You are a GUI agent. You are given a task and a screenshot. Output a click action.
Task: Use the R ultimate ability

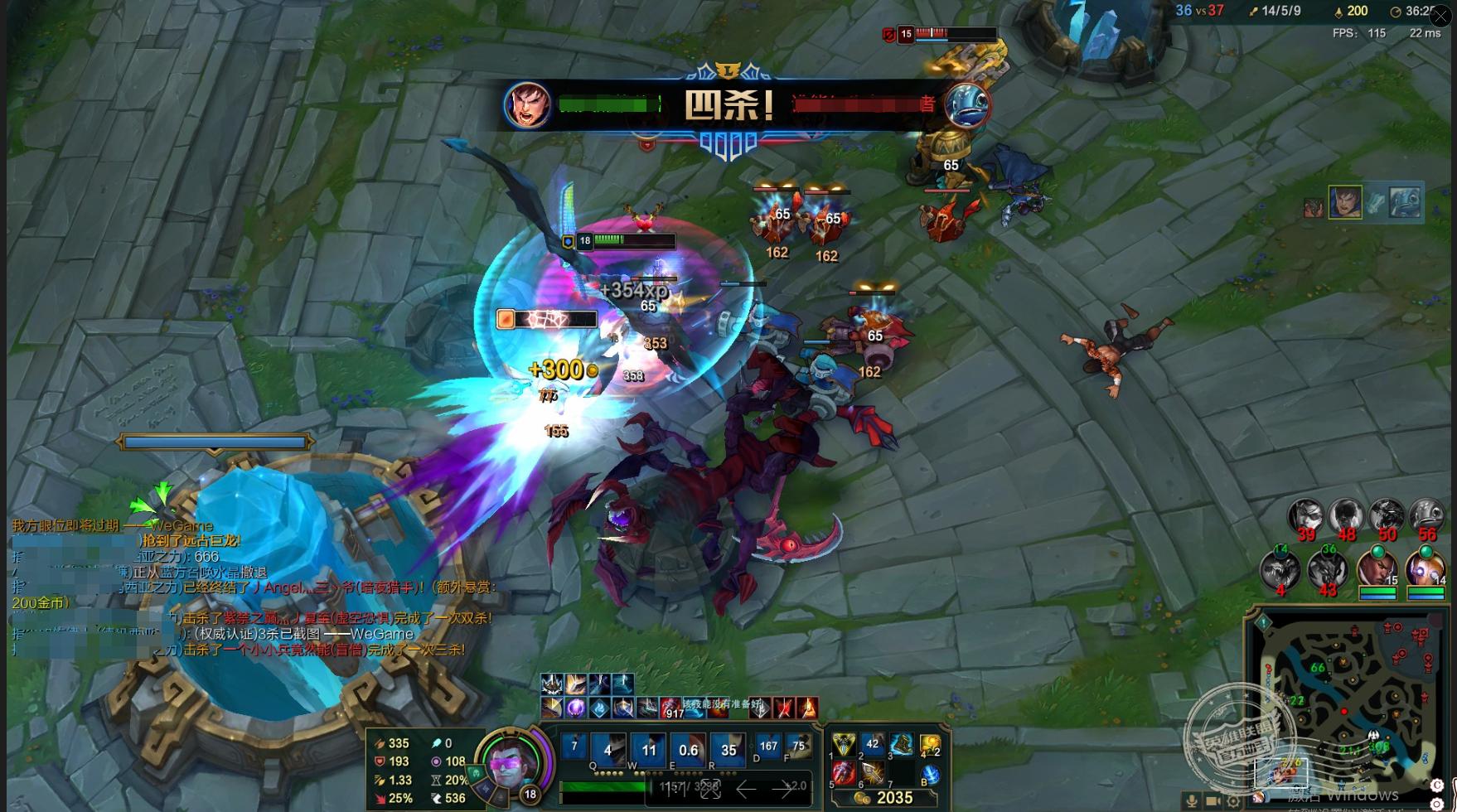click(x=728, y=750)
